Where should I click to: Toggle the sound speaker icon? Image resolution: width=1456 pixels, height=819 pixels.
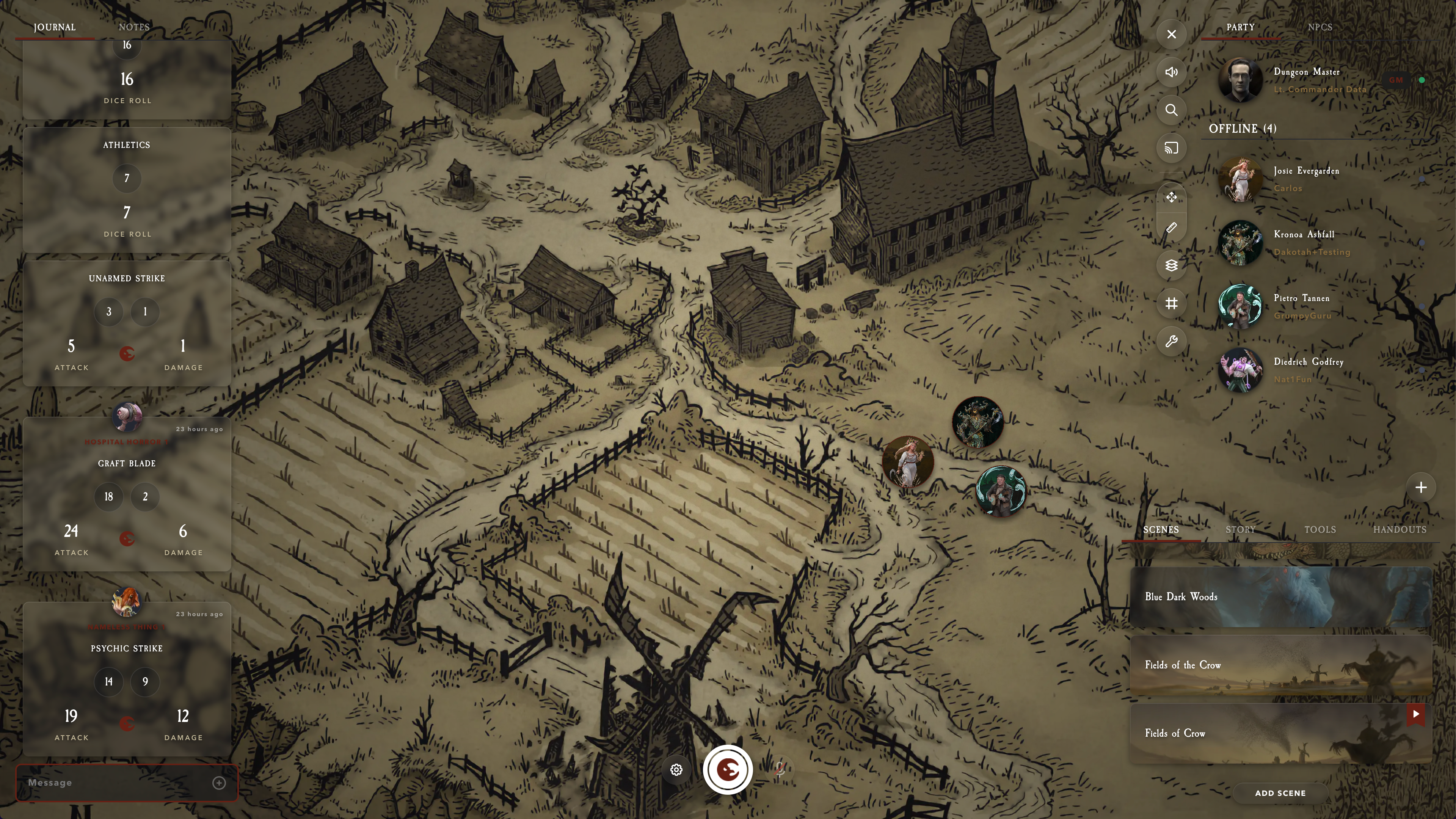(1171, 72)
